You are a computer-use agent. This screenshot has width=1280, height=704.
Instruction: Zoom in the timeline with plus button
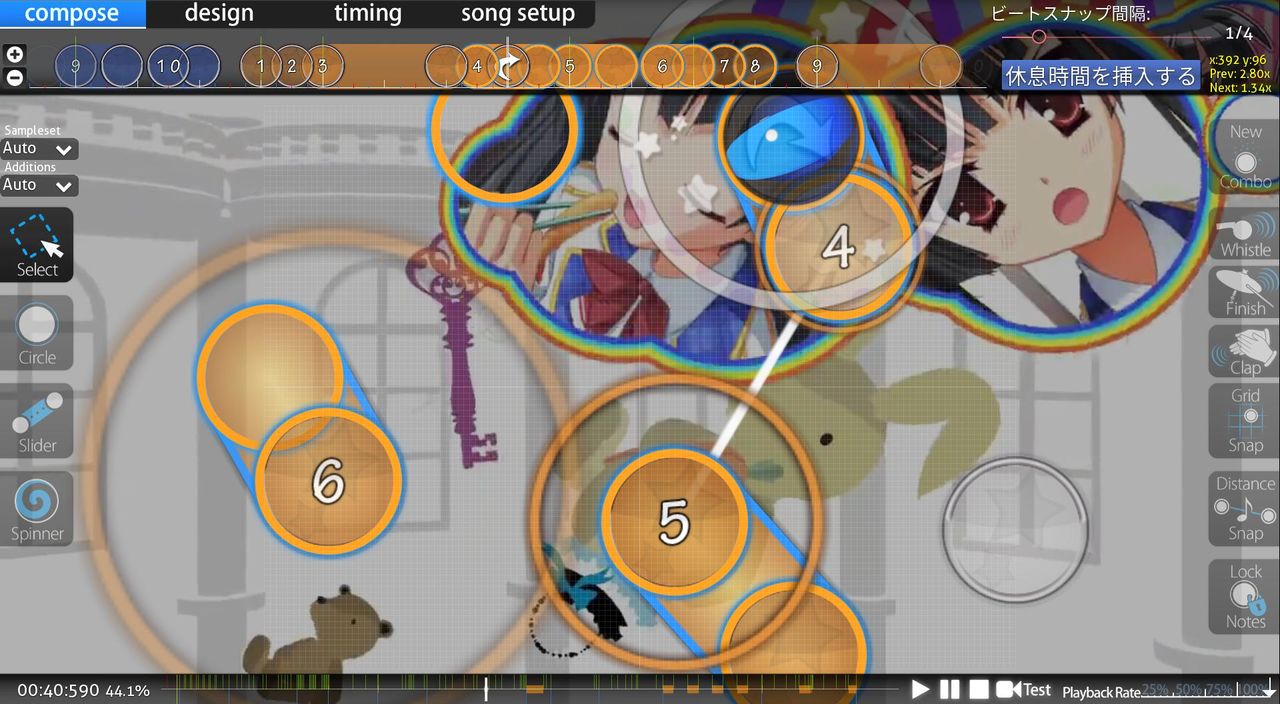click(x=15, y=55)
